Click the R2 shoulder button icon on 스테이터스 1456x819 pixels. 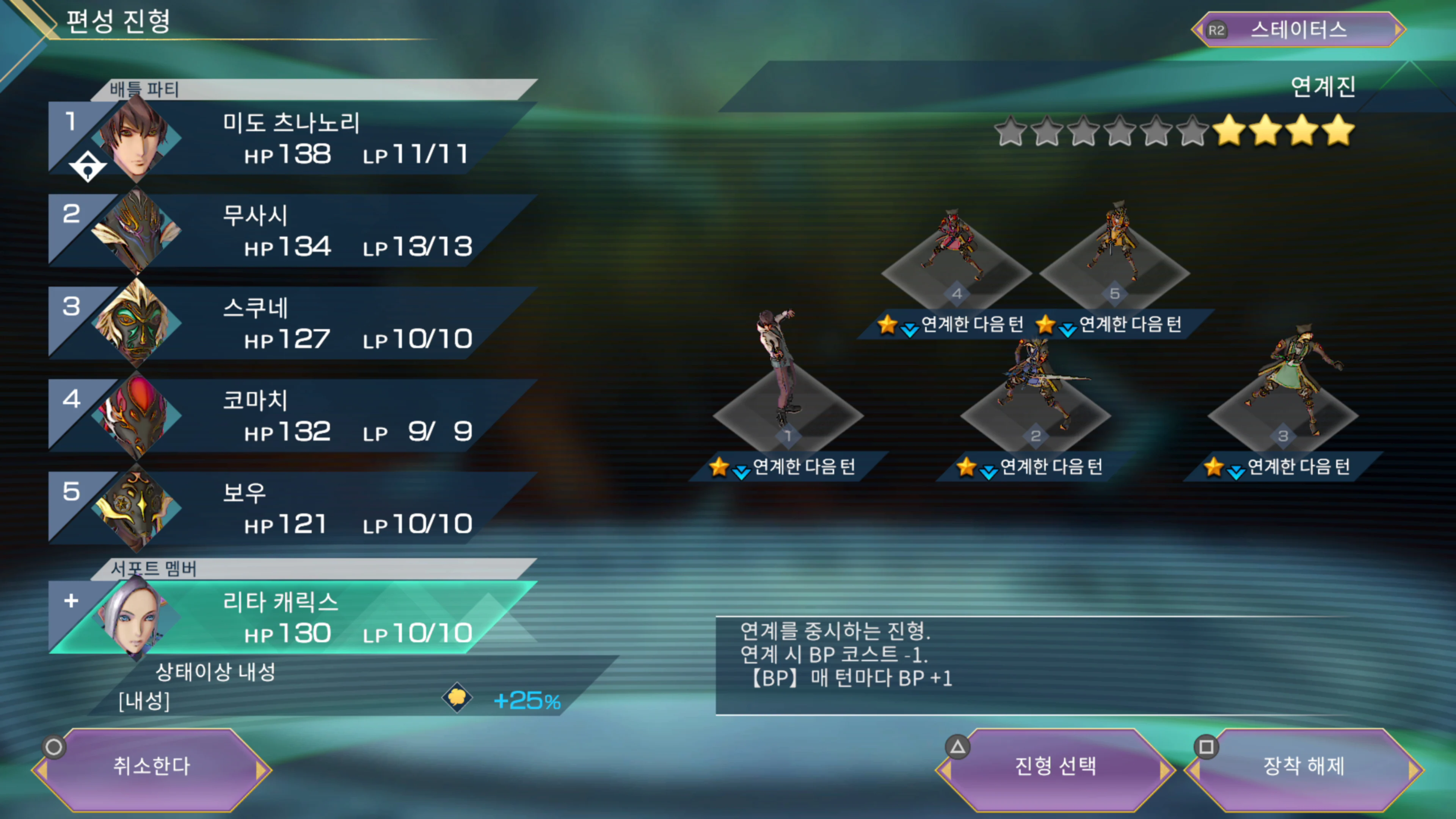click(1216, 30)
